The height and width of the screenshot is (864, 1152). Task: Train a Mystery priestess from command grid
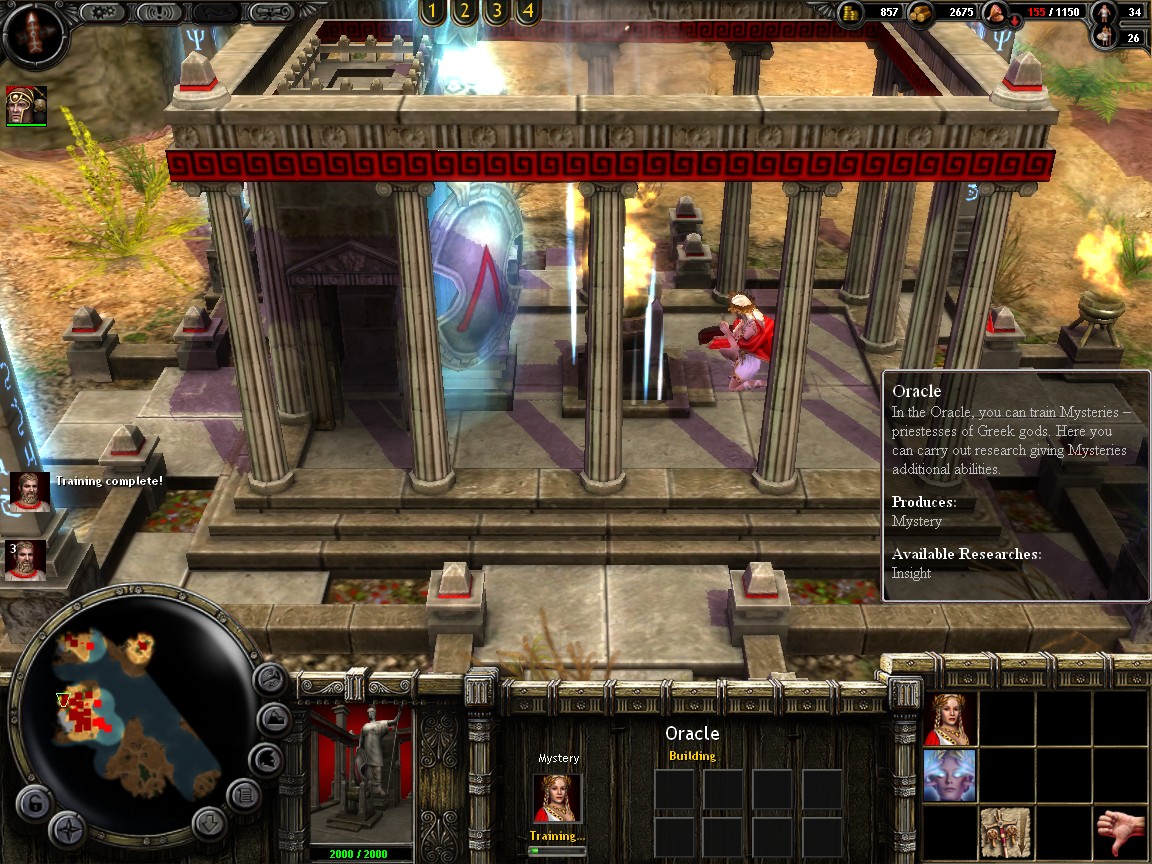(x=949, y=719)
